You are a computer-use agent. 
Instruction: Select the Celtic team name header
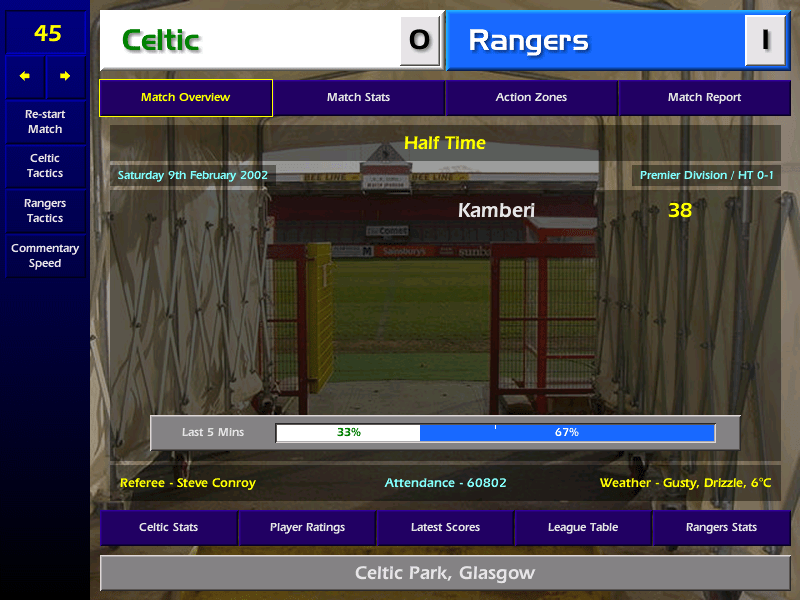point(250,41)
